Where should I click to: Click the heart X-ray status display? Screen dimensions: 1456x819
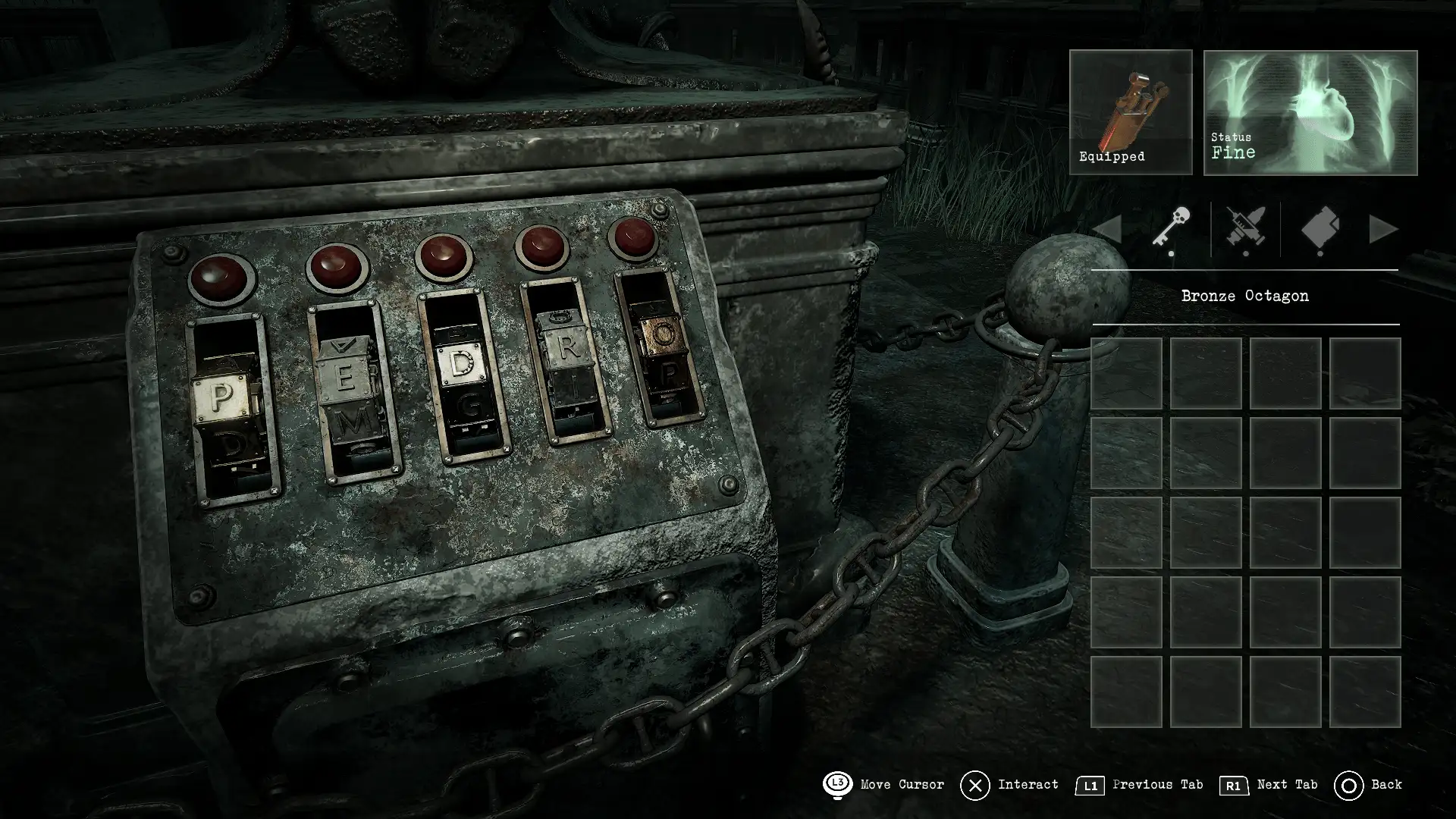pyautogui.click(x=1309, y=112)
